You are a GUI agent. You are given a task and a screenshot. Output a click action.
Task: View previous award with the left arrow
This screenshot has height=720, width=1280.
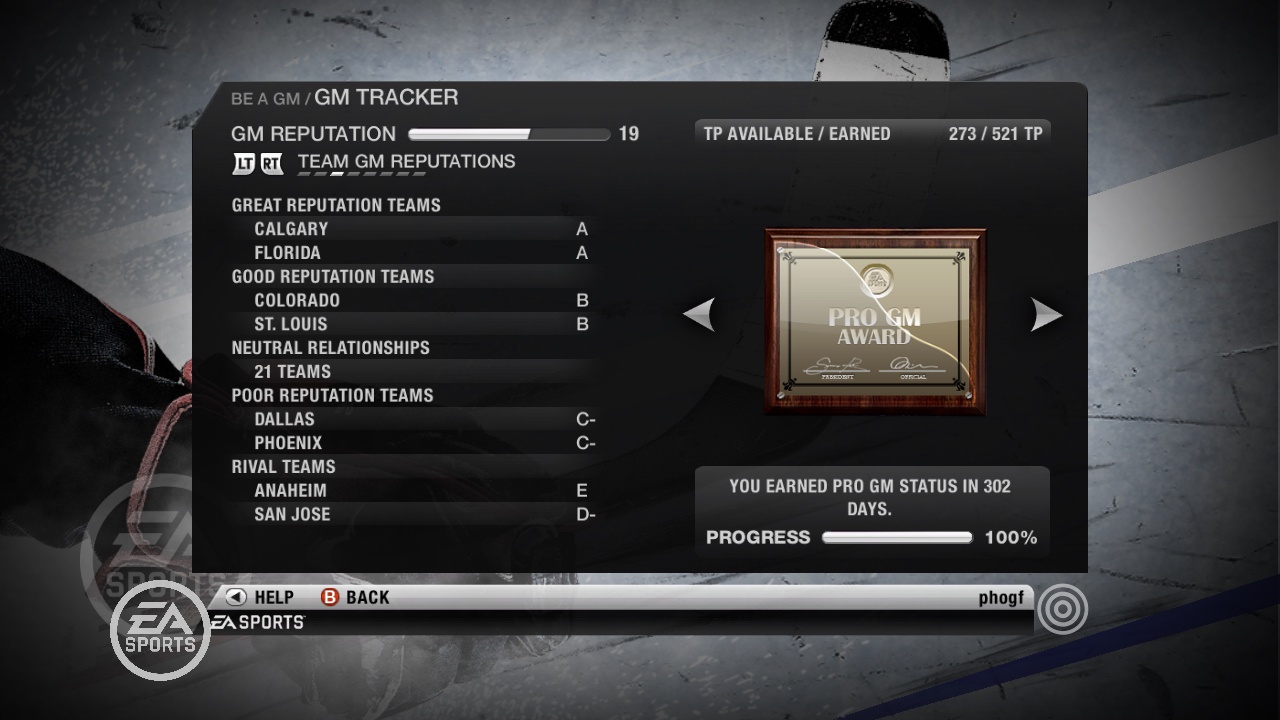tap(700, 314)
